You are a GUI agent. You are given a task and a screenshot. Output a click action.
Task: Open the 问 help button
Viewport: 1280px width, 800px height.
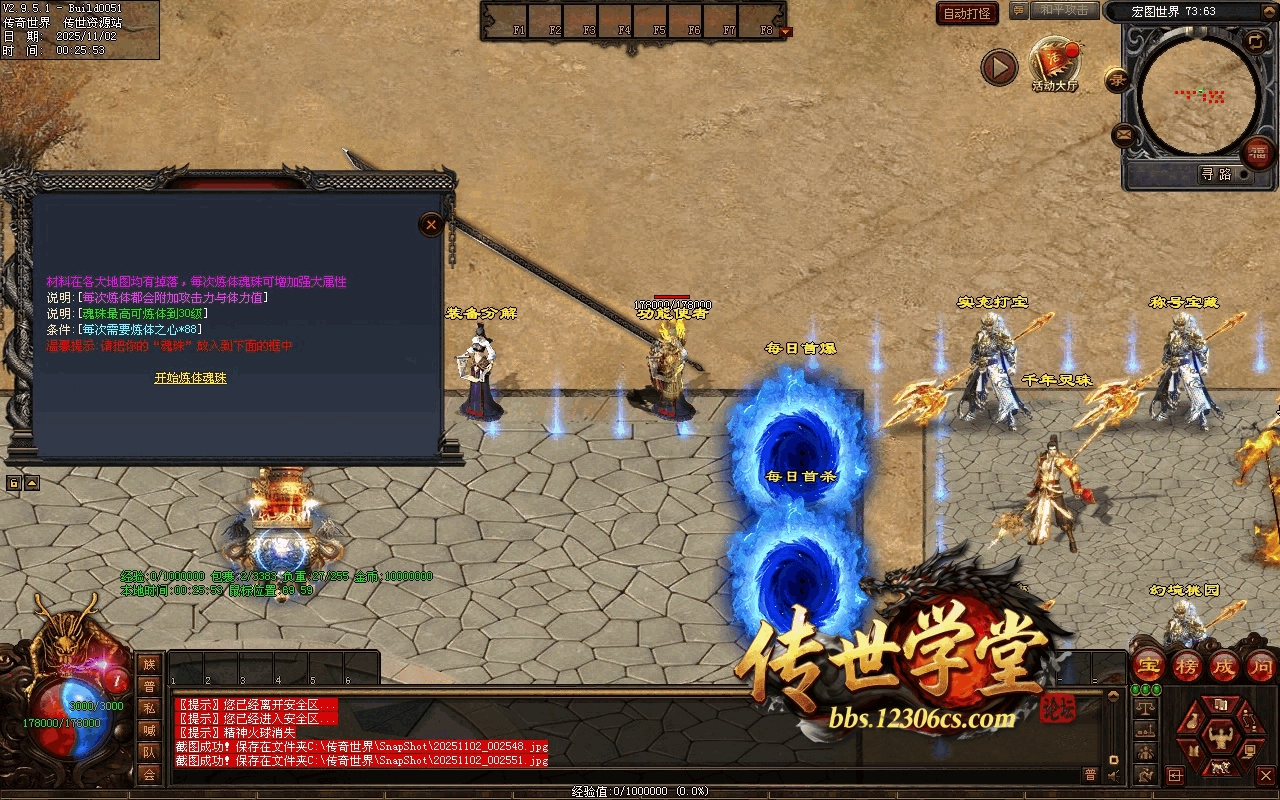click(1261, 665)
